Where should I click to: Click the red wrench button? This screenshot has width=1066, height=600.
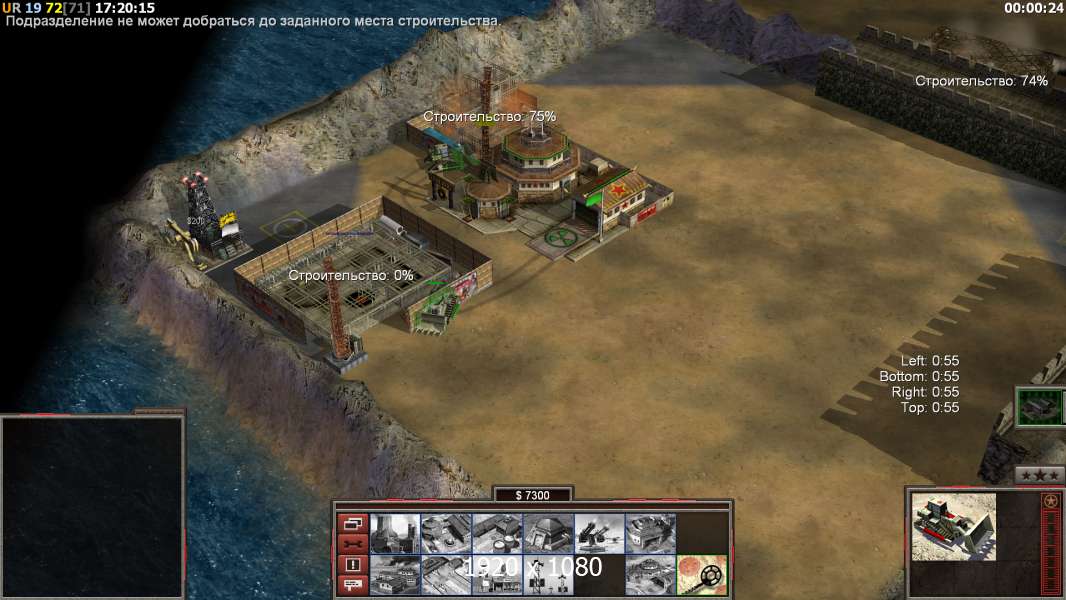point(353,544)
